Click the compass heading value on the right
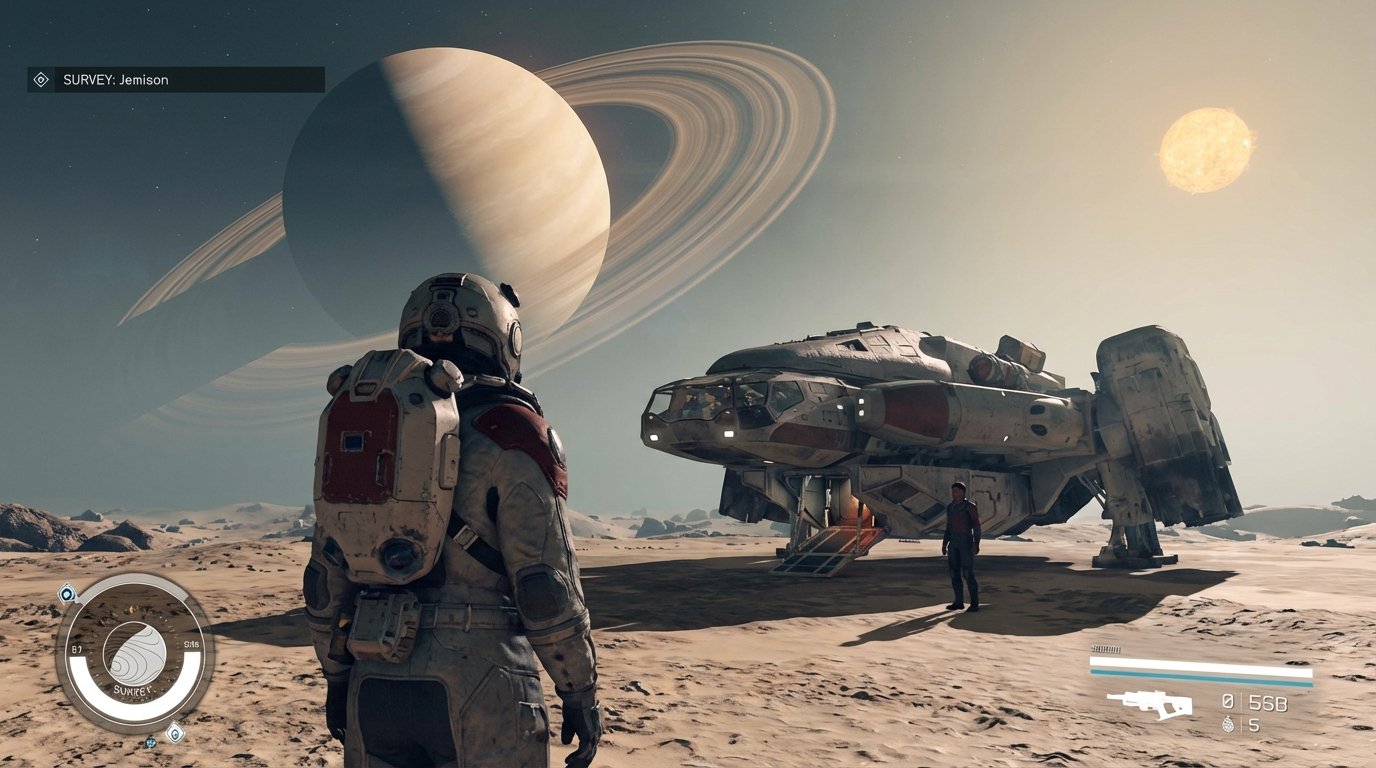 point(191,644)
